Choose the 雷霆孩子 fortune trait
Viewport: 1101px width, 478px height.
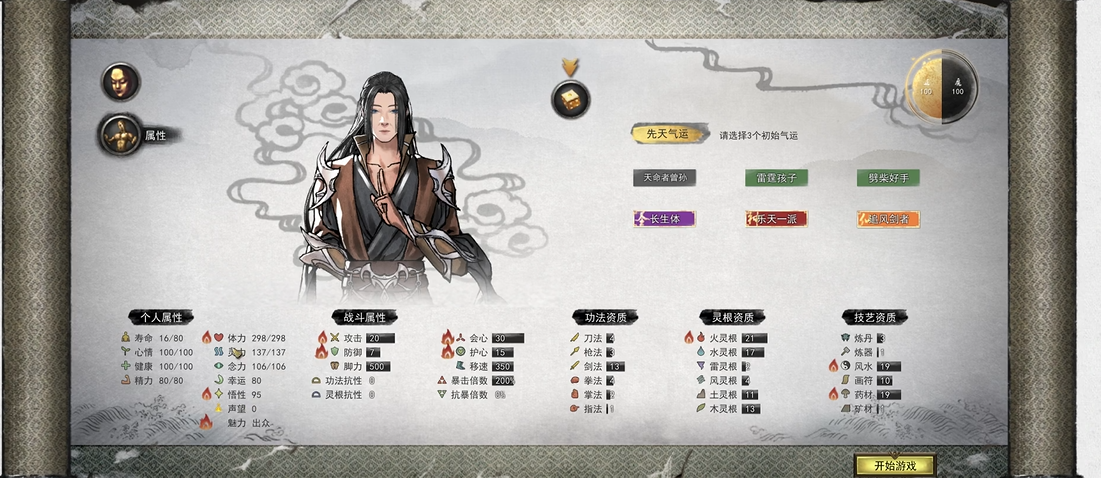776,177
